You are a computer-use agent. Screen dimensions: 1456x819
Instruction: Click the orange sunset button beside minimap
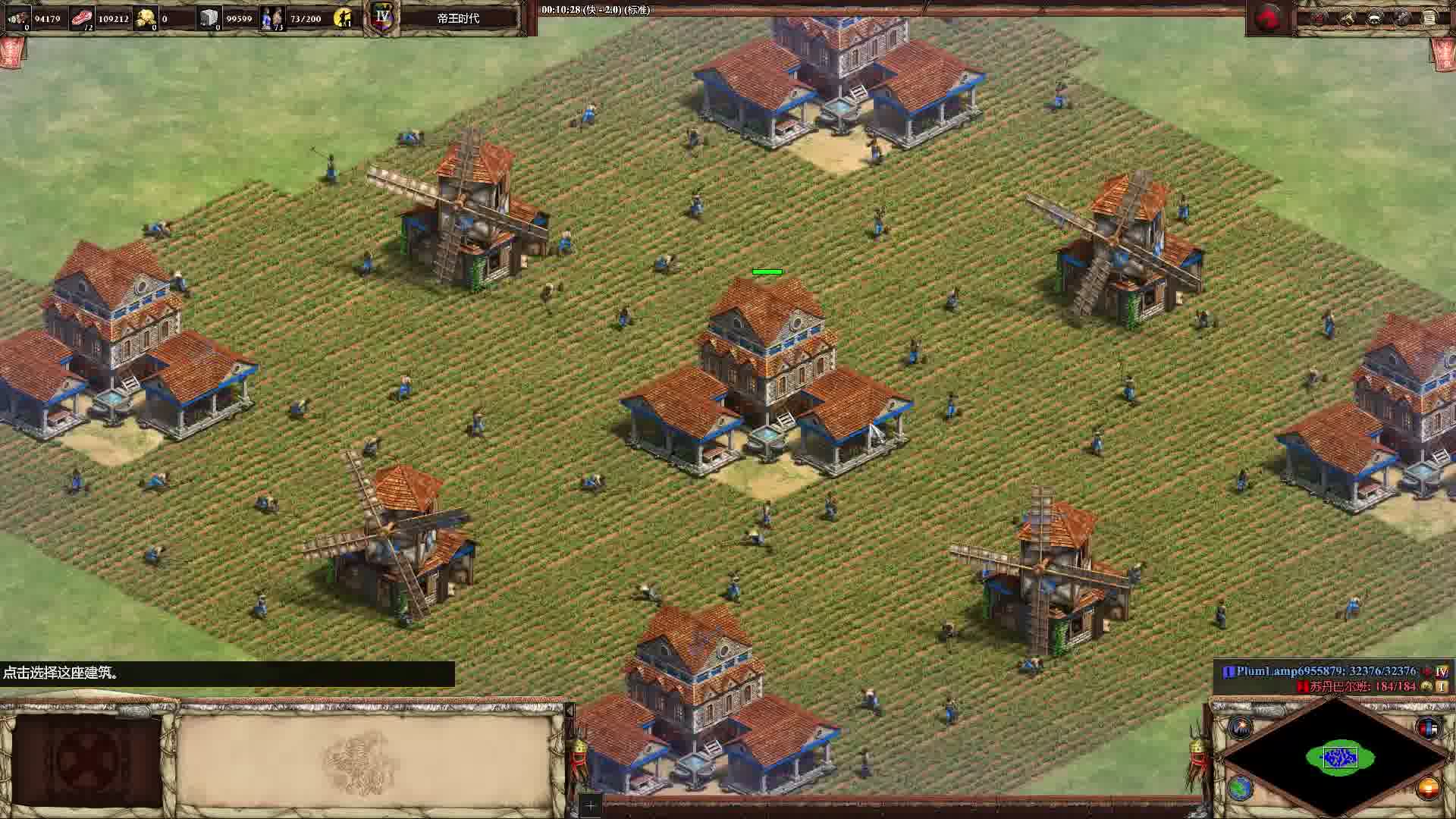(1427, 789)
